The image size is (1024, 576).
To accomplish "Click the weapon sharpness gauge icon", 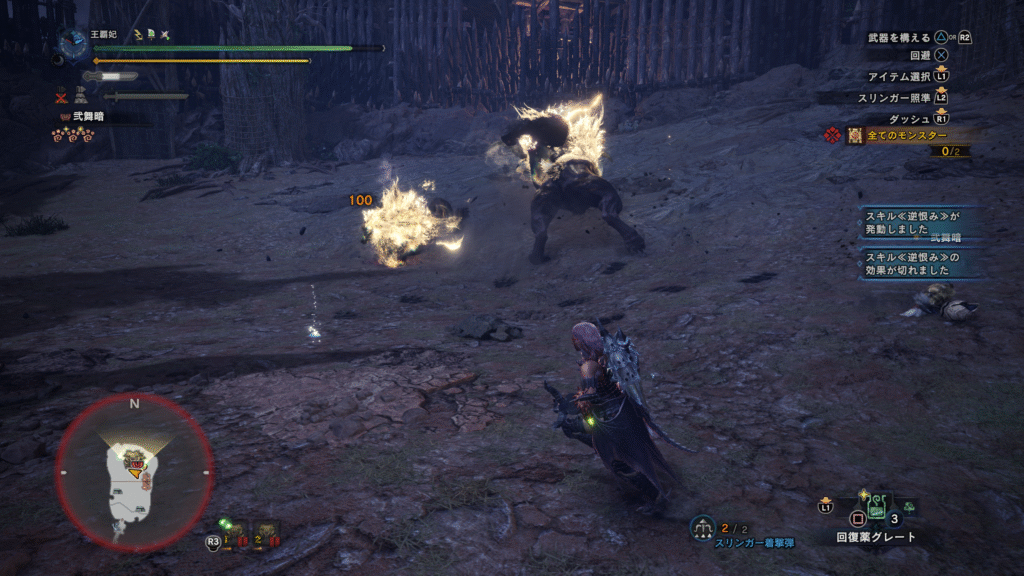I will click(x=110, y=76).
